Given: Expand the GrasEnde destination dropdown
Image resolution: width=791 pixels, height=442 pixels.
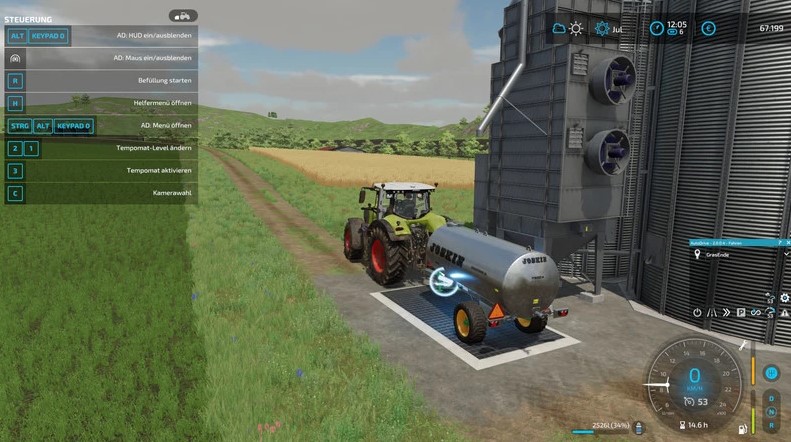Looking at the screenshot, I should tap(785, 254).
